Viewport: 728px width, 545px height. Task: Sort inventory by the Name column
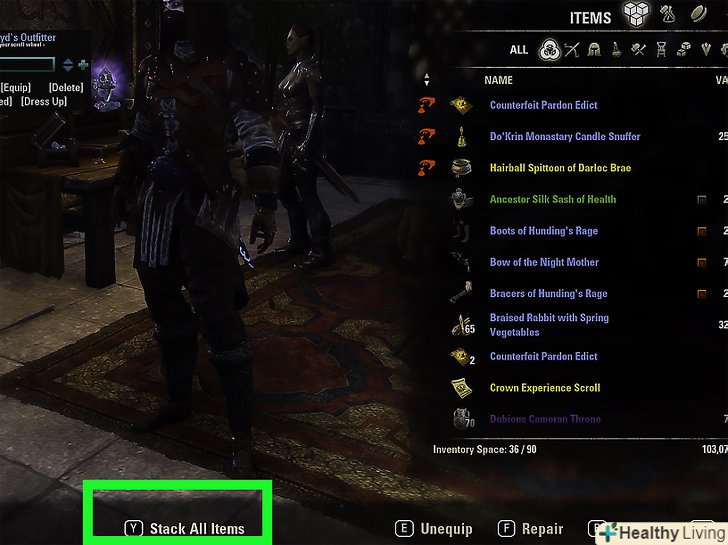(x=498, y=80)
